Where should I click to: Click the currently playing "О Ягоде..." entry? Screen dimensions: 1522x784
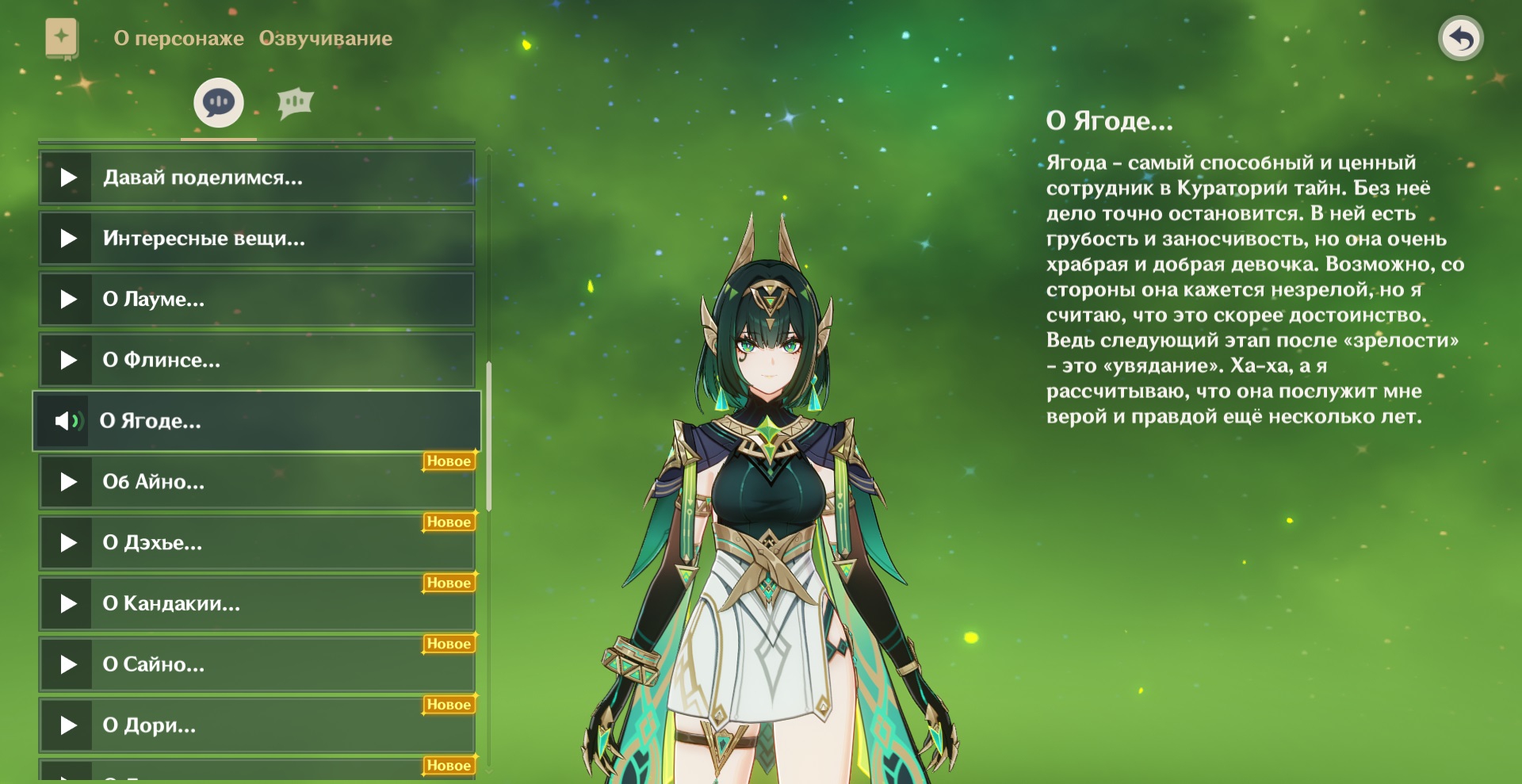coord(257,421)
